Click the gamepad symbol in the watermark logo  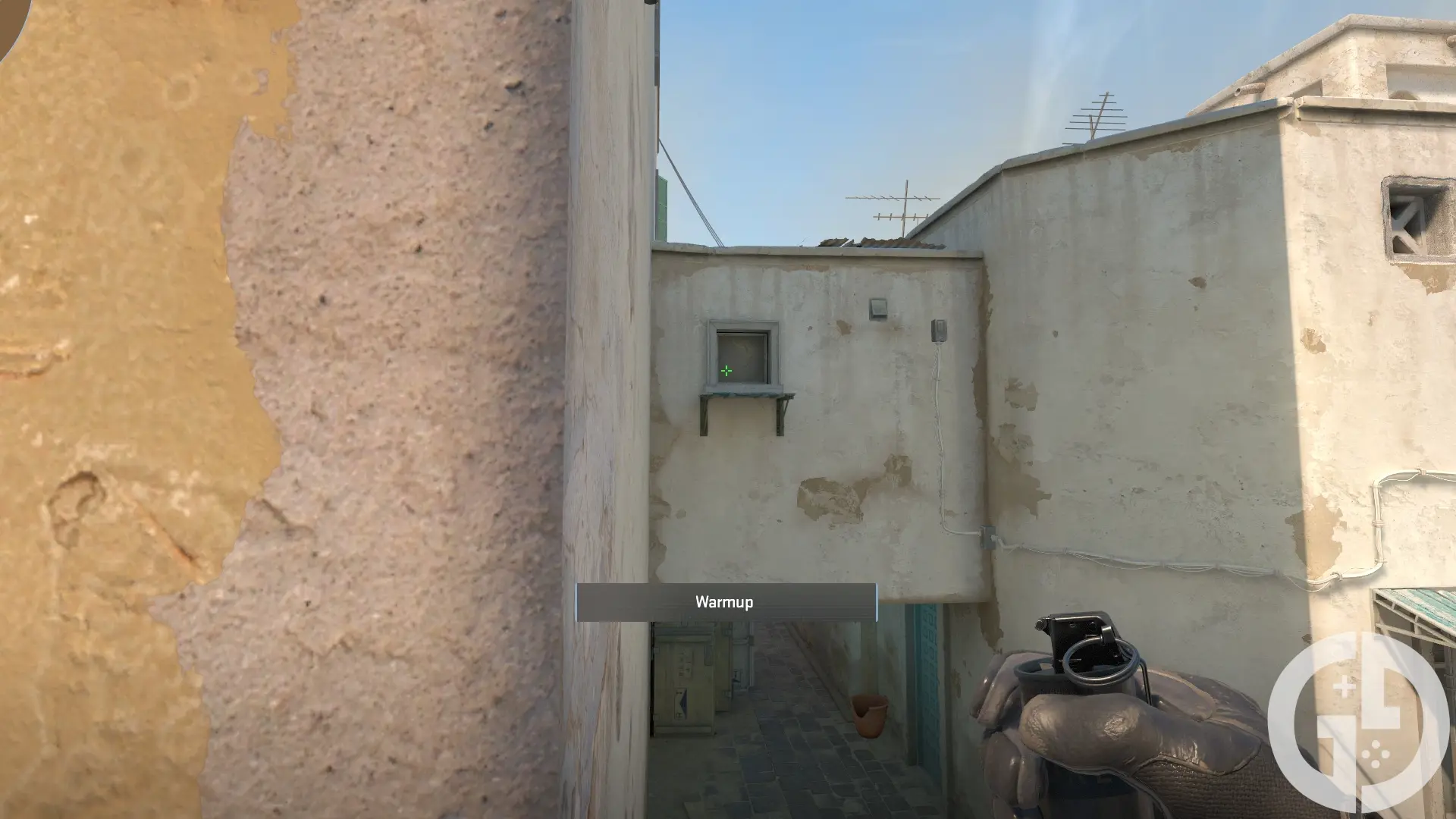pos(1376,755)
